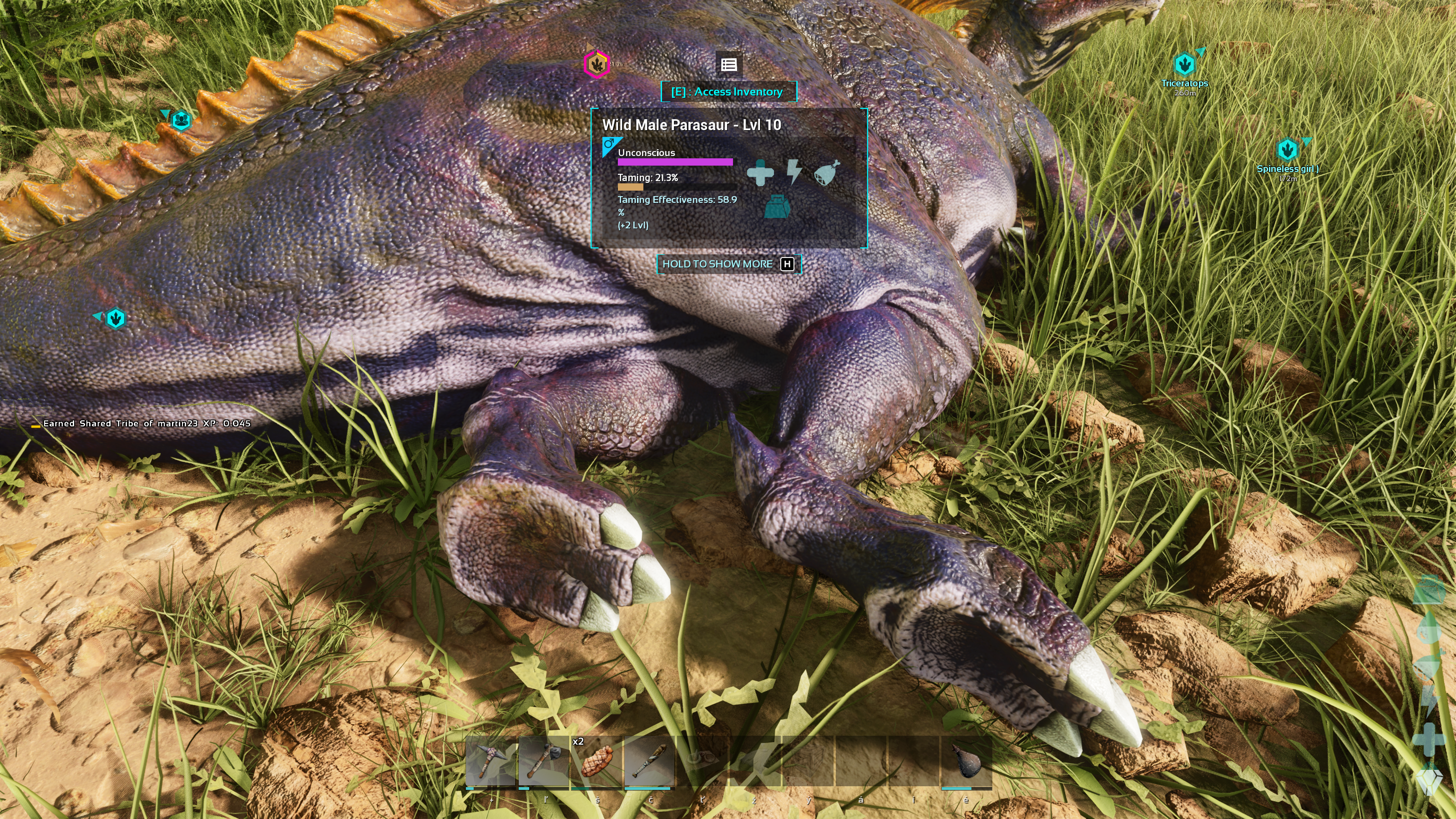Click the tribe member marker icon

181,121
